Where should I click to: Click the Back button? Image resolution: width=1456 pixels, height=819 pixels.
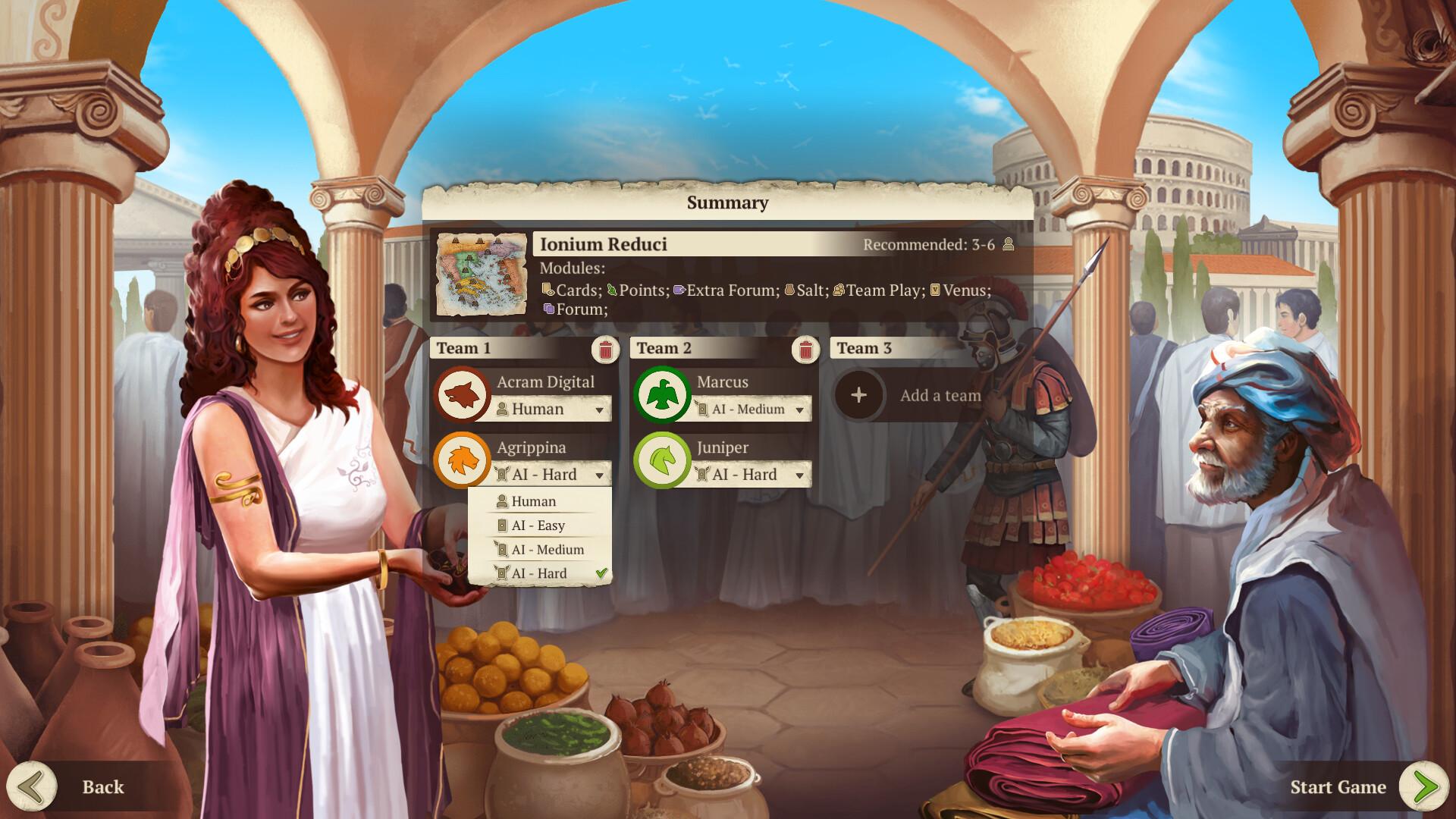tap(76, 787)
